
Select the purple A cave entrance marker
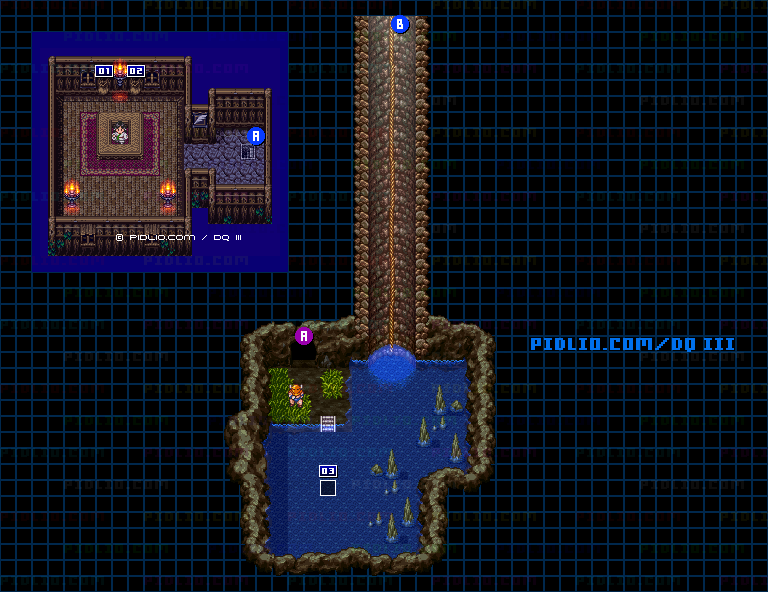304,336
